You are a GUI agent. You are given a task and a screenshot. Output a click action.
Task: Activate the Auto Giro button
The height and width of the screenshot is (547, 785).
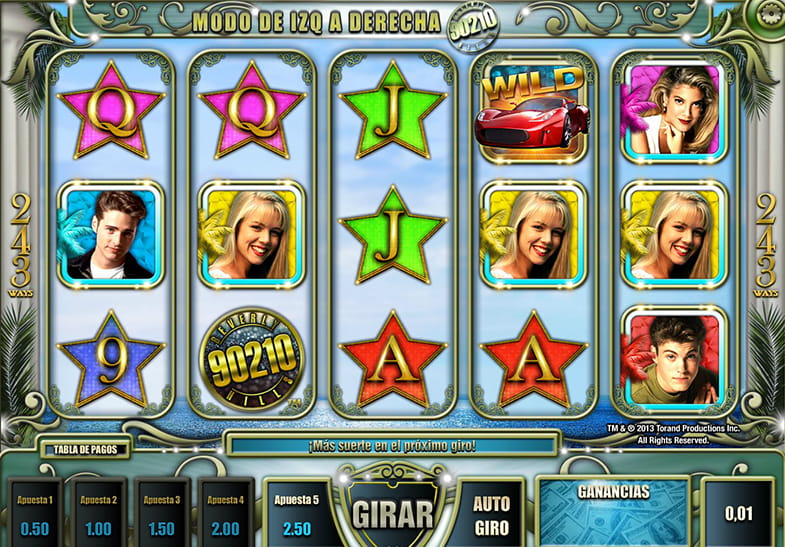[x=490, y=511]
